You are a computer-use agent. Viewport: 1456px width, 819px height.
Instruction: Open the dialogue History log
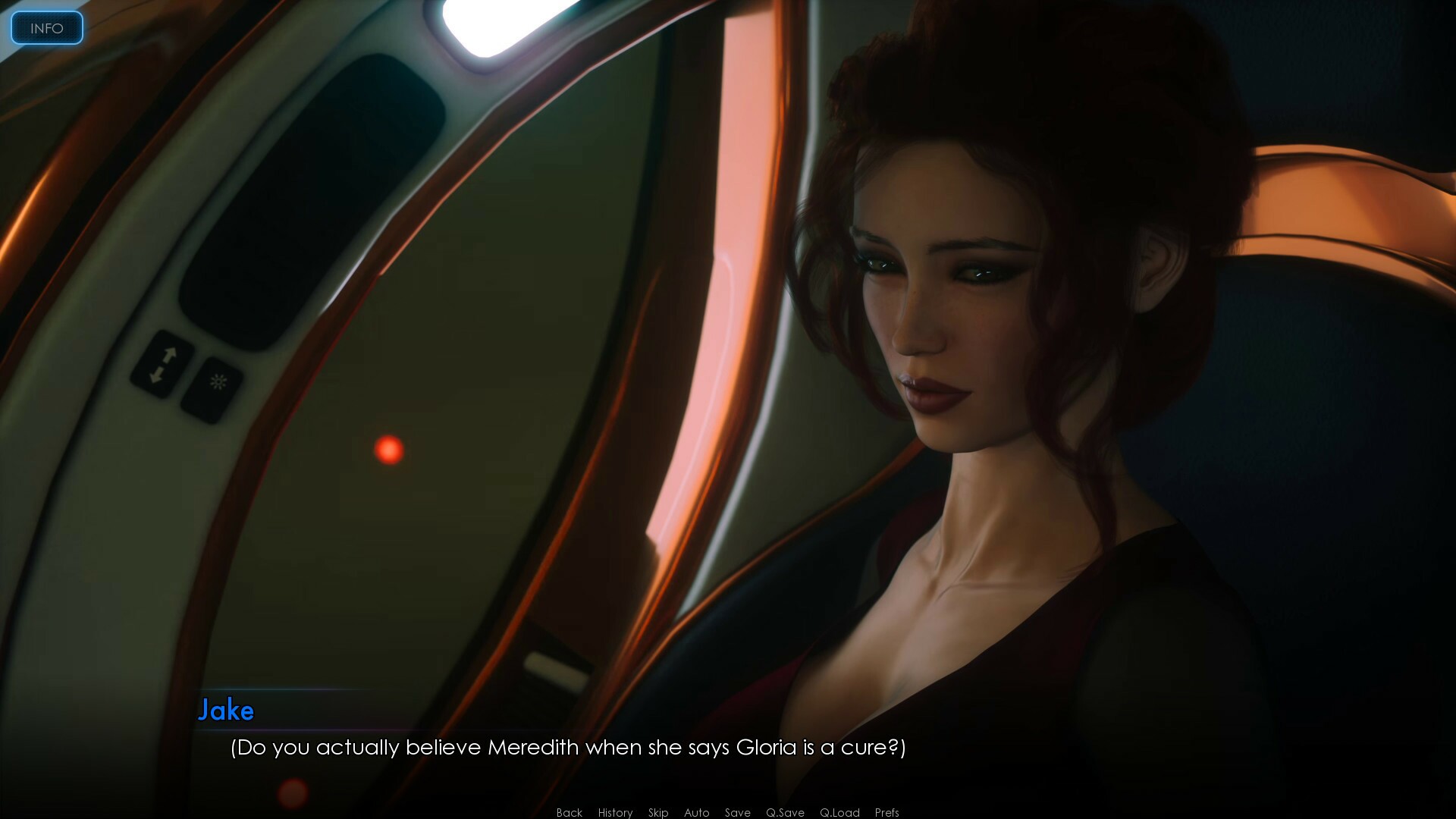[615, 812]
